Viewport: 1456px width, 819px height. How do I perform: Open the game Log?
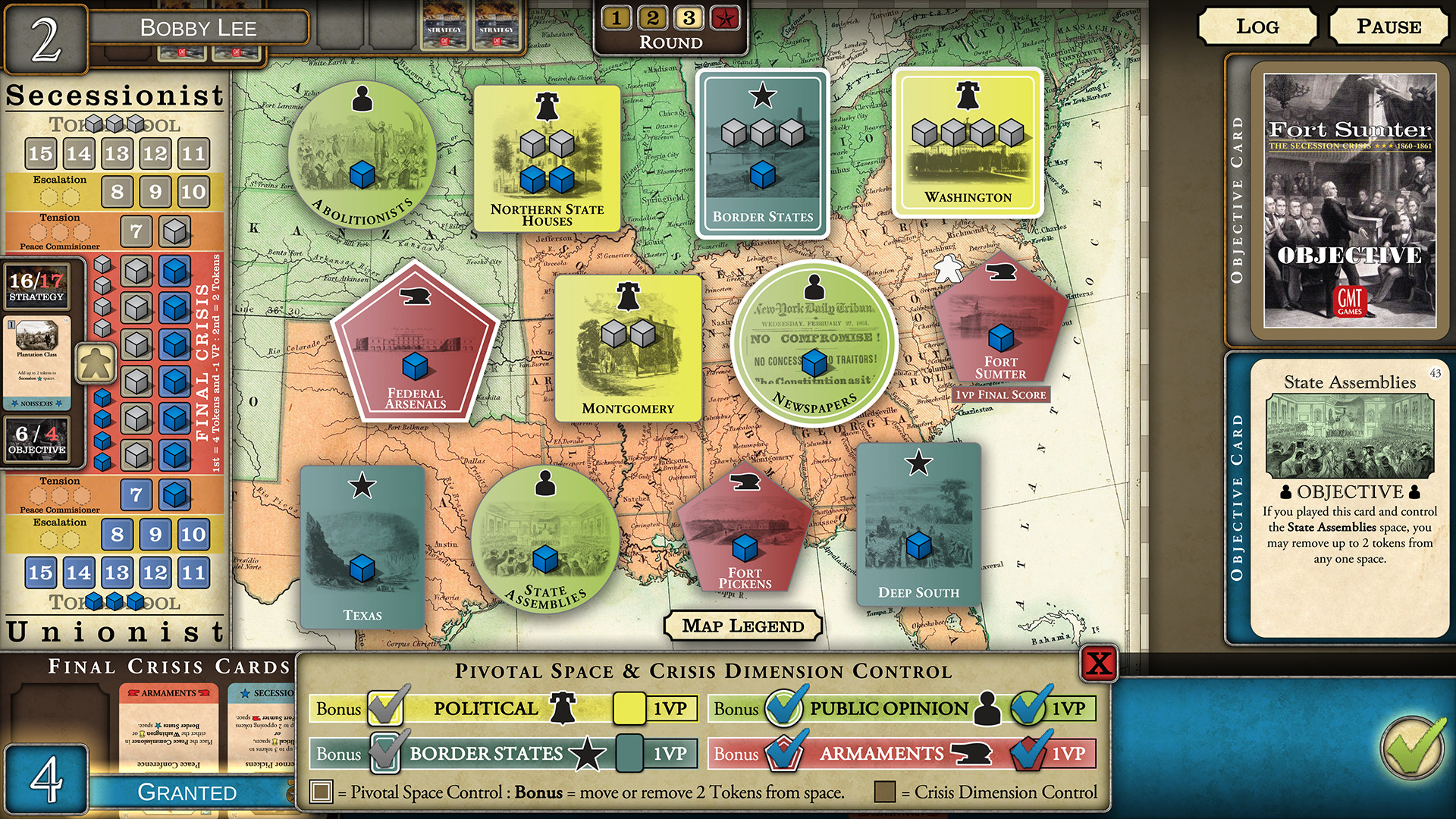pyautogui.click(x=1259, y=27)
